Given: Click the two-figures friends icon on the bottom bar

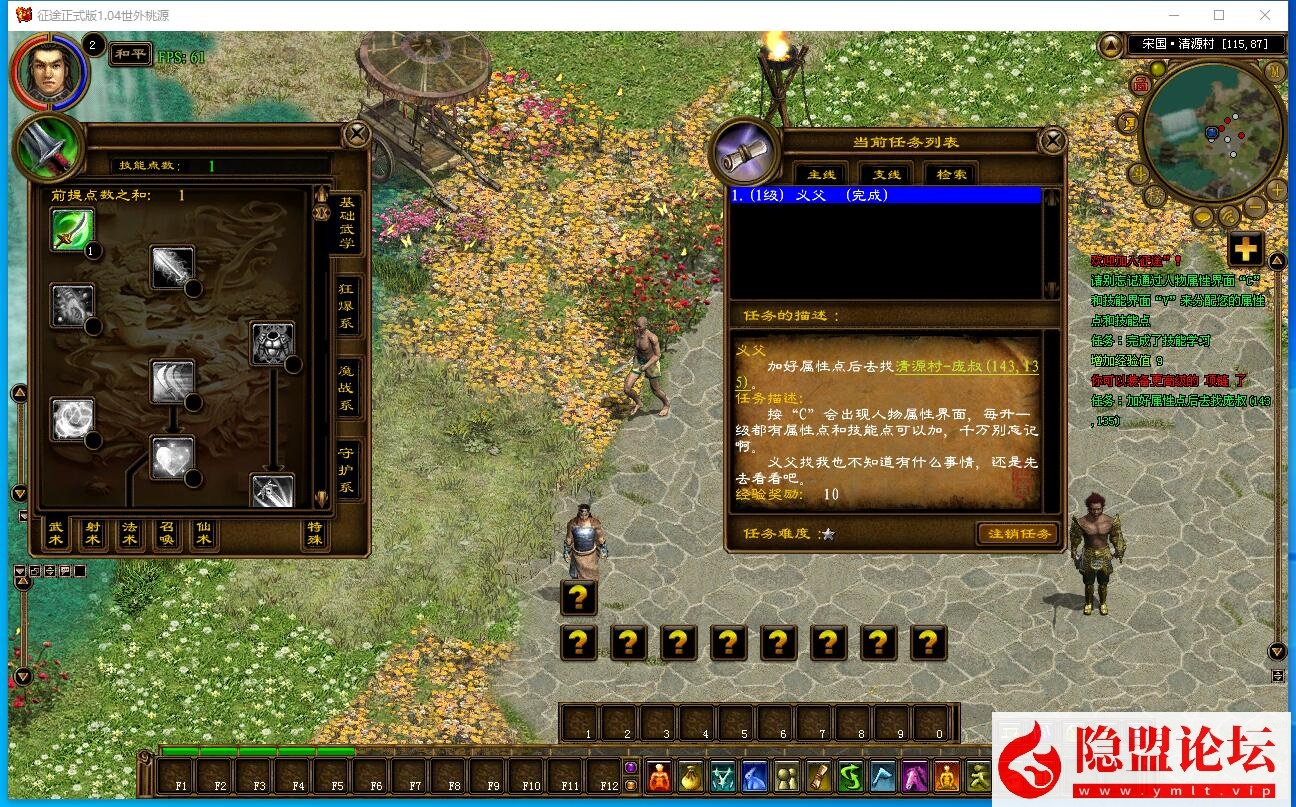Looking at the screenshot, I should coord(786,780).
